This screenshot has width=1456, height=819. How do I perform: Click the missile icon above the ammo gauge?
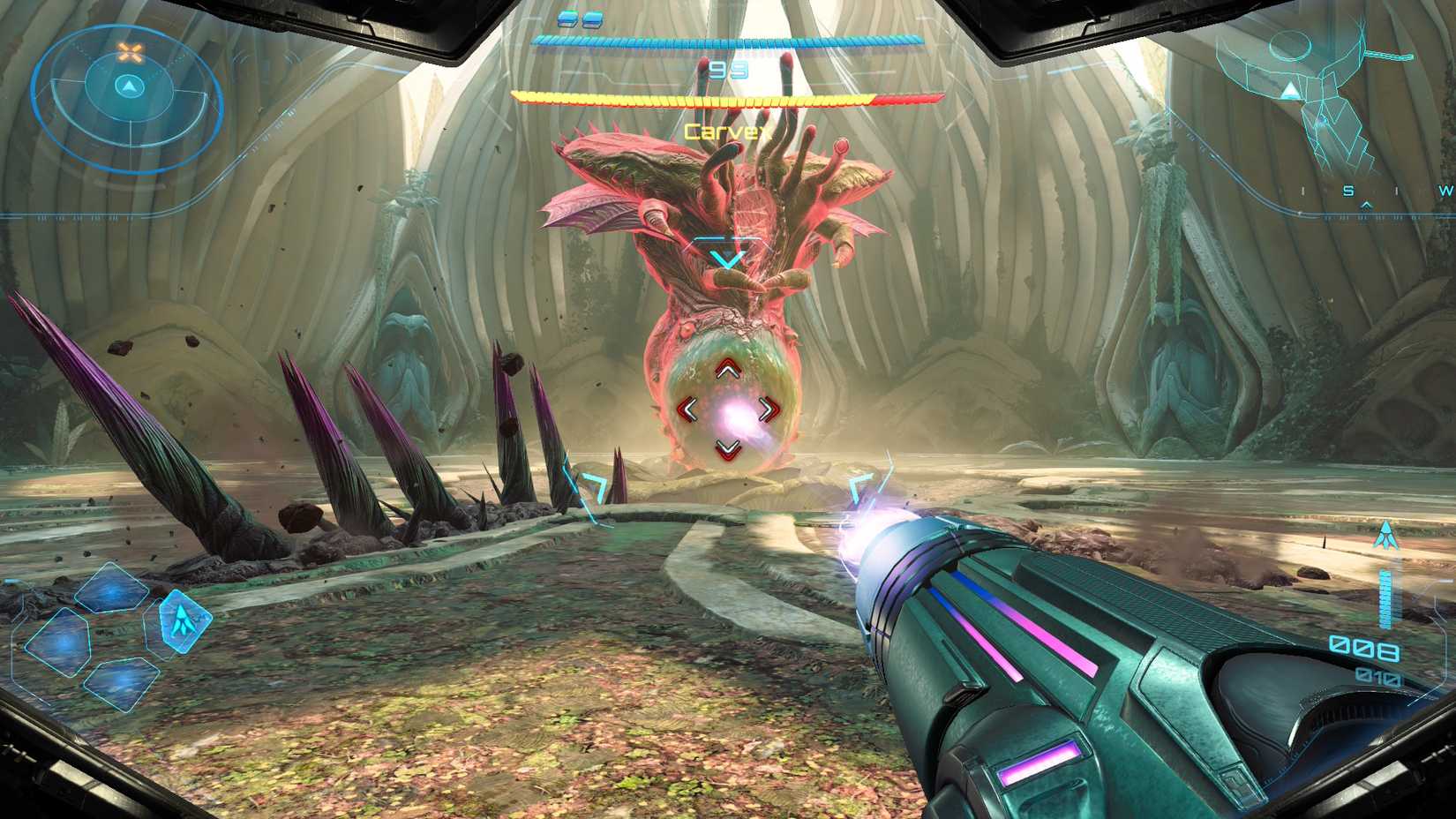[x=1386, y=535]
